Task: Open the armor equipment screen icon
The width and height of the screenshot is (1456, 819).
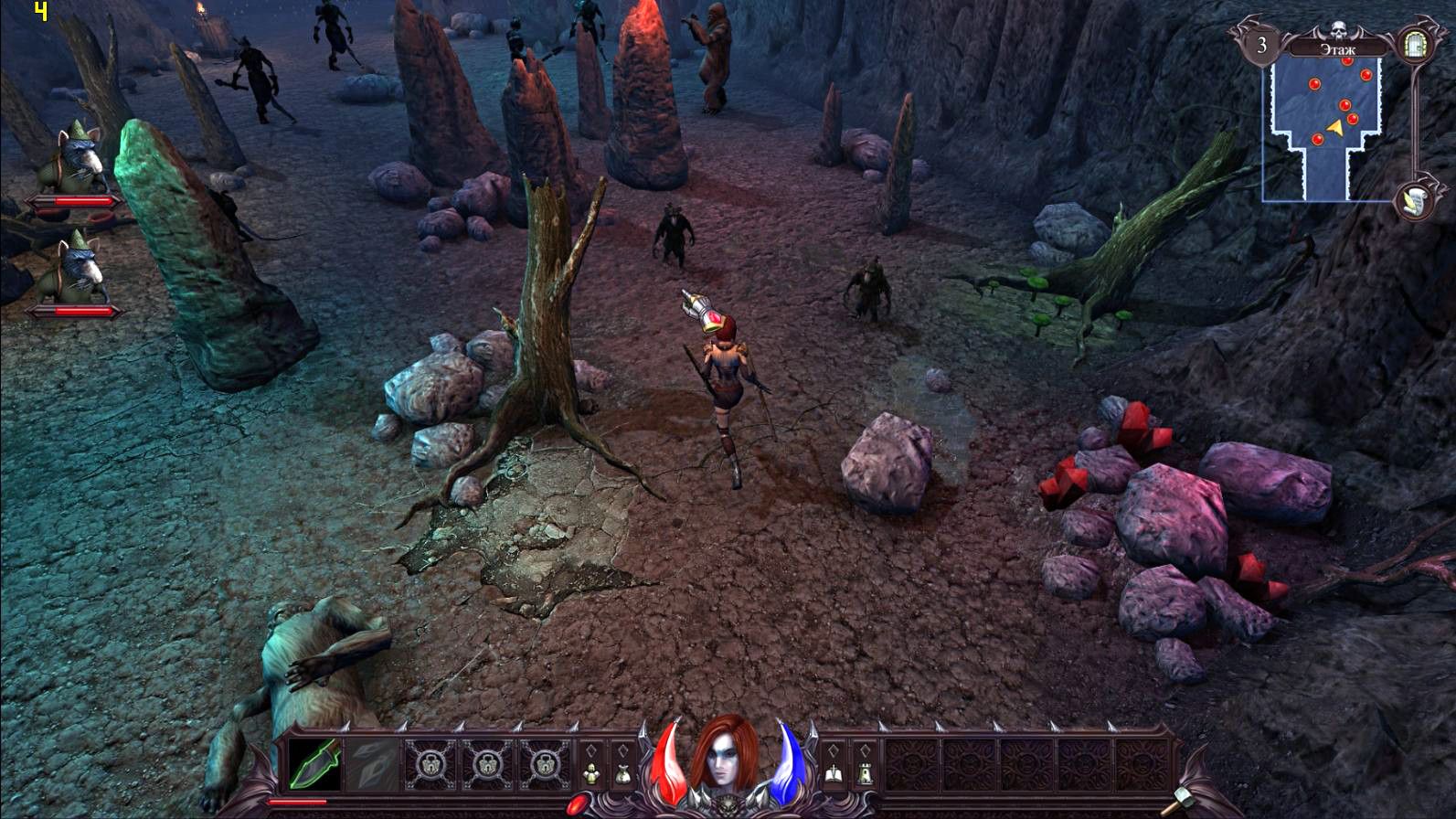Action: (x=592, y=774)
